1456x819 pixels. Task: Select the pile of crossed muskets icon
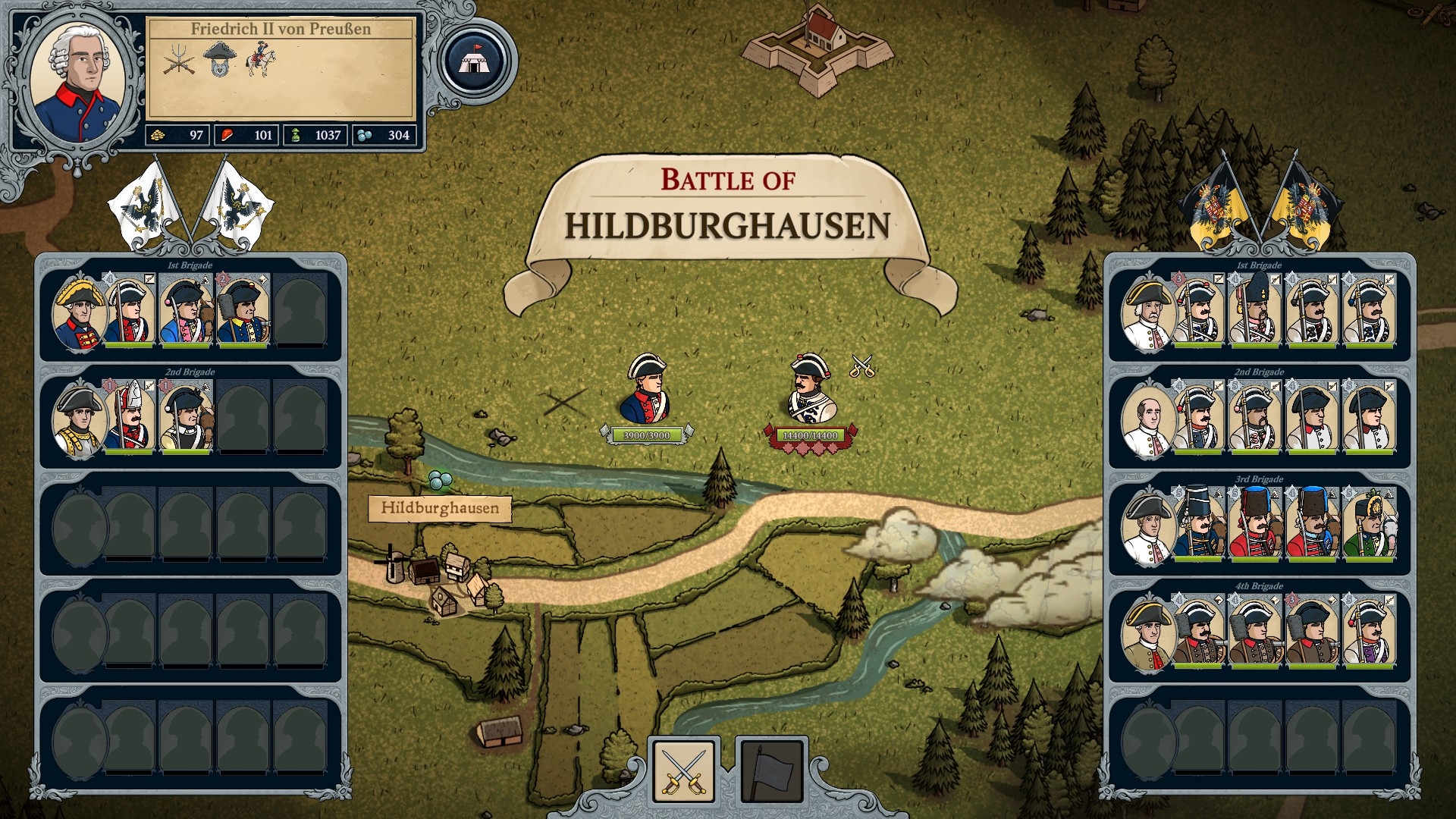pos(179,60)
